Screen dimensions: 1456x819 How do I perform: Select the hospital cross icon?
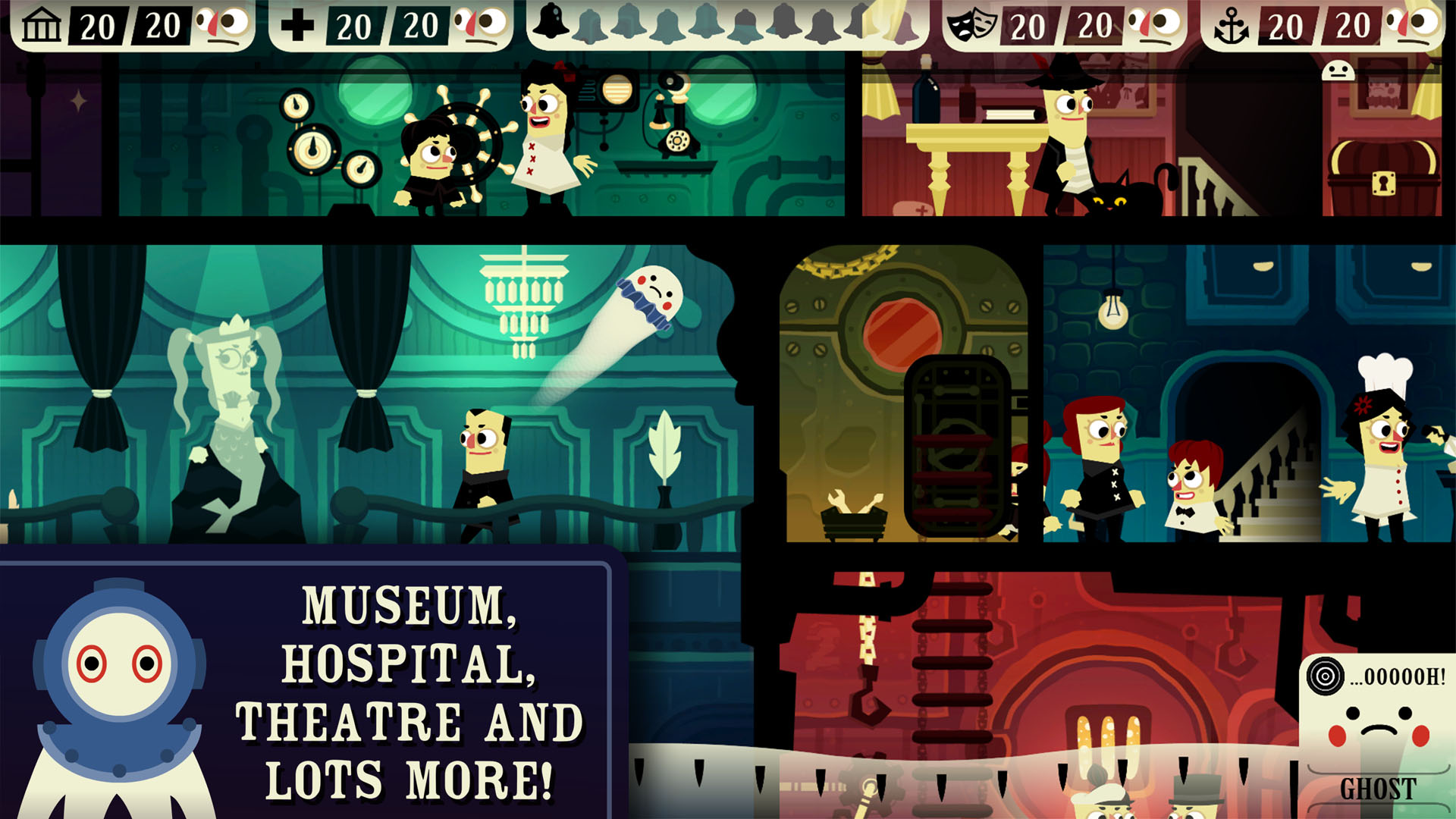[x=297, y=26]
